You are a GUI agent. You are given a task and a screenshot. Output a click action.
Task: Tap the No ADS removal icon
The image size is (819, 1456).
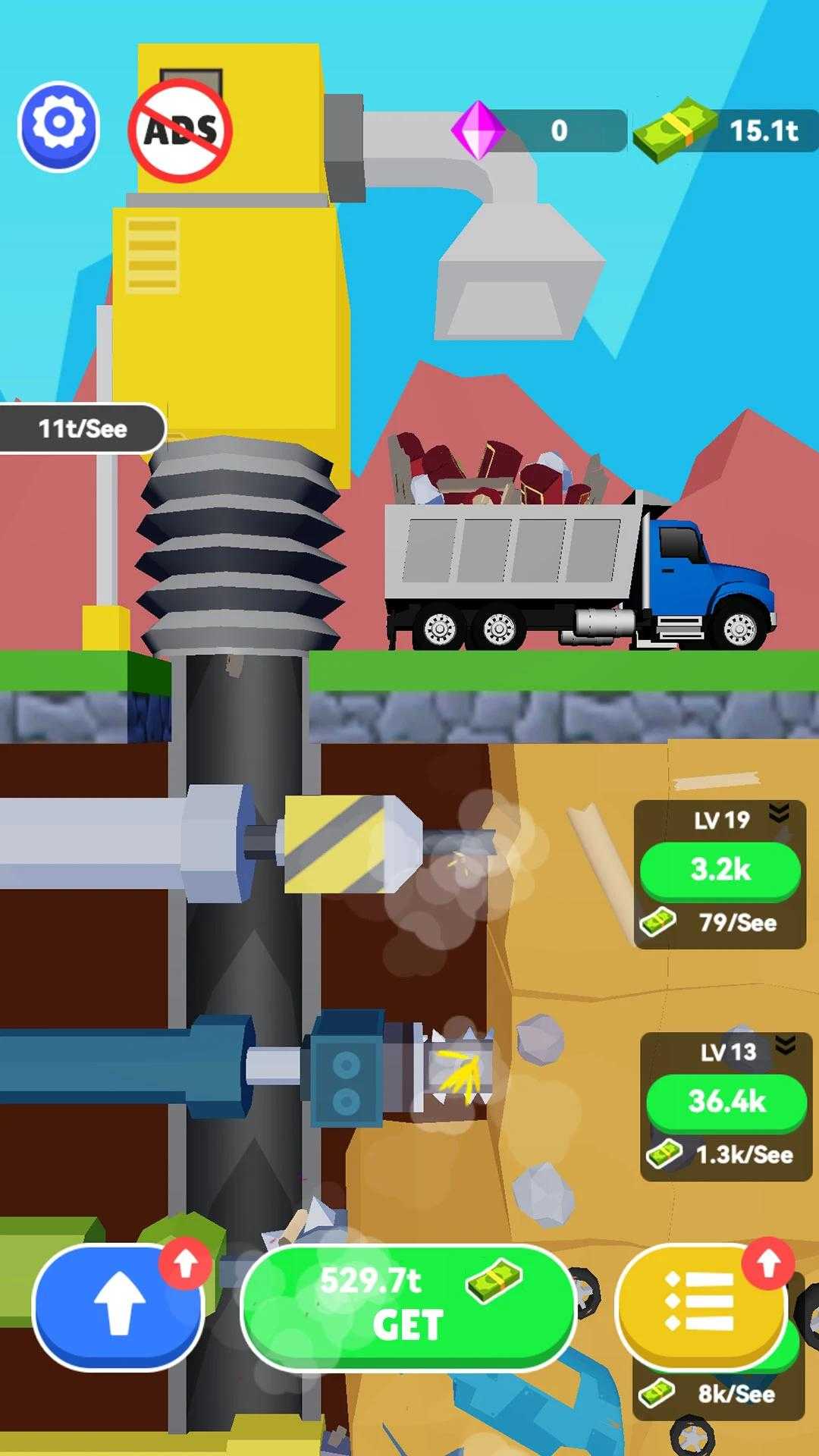180,130
